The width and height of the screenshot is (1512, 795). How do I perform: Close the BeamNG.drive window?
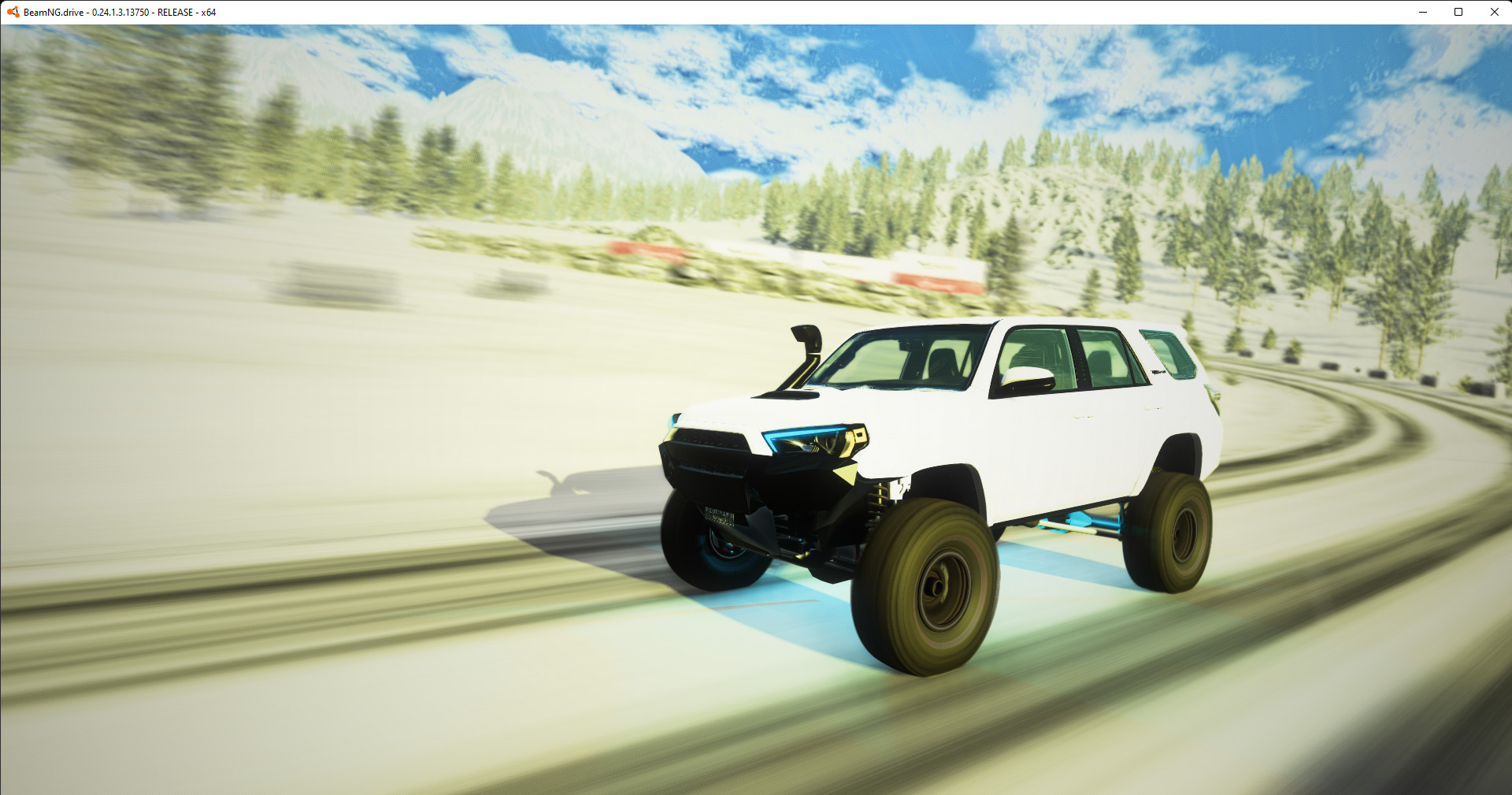tap(1494, 12)
